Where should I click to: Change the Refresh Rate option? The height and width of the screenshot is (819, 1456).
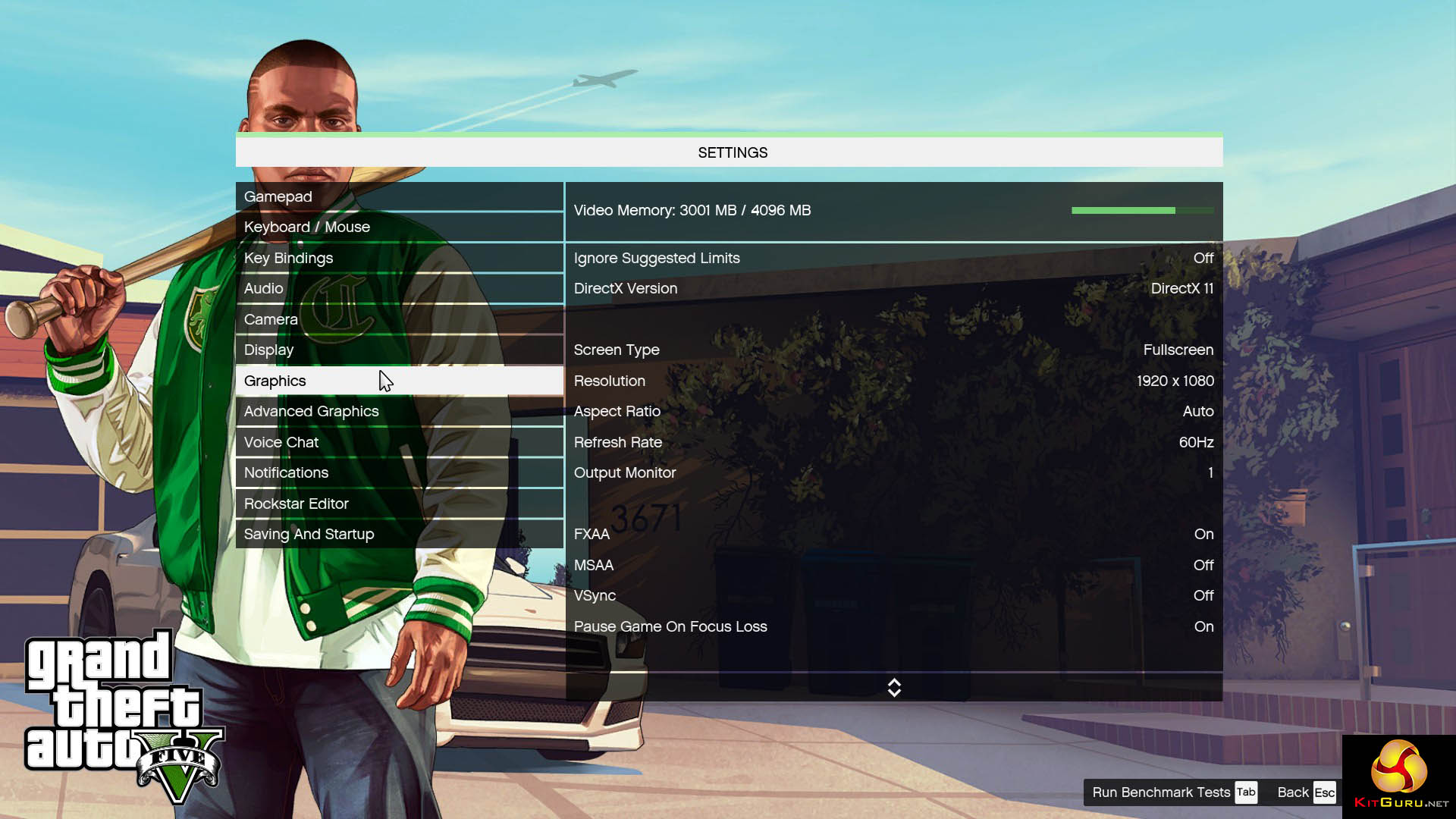coord(893,442)
